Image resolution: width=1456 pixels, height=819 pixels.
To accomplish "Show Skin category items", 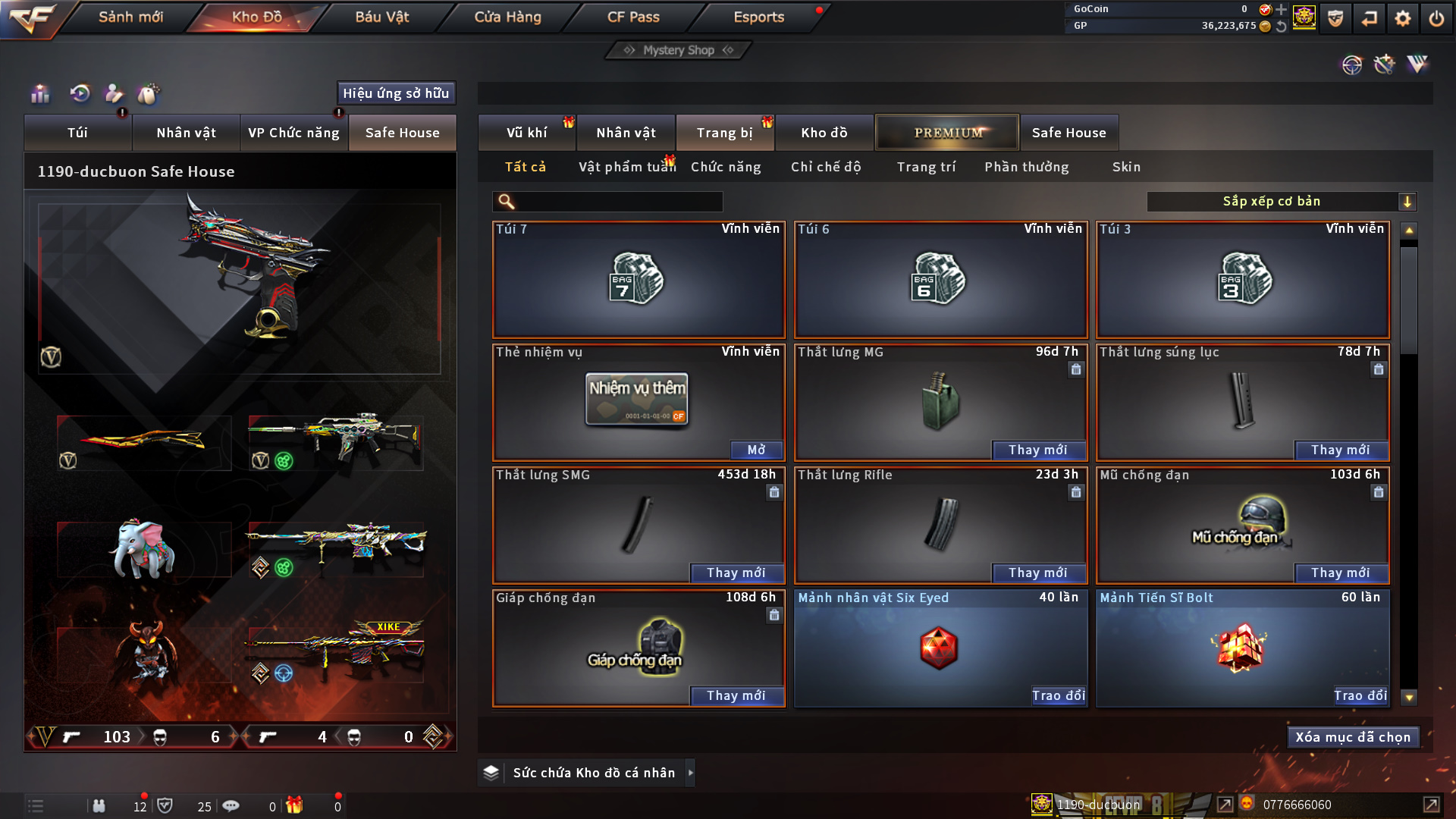I will tap(1126, 167).
